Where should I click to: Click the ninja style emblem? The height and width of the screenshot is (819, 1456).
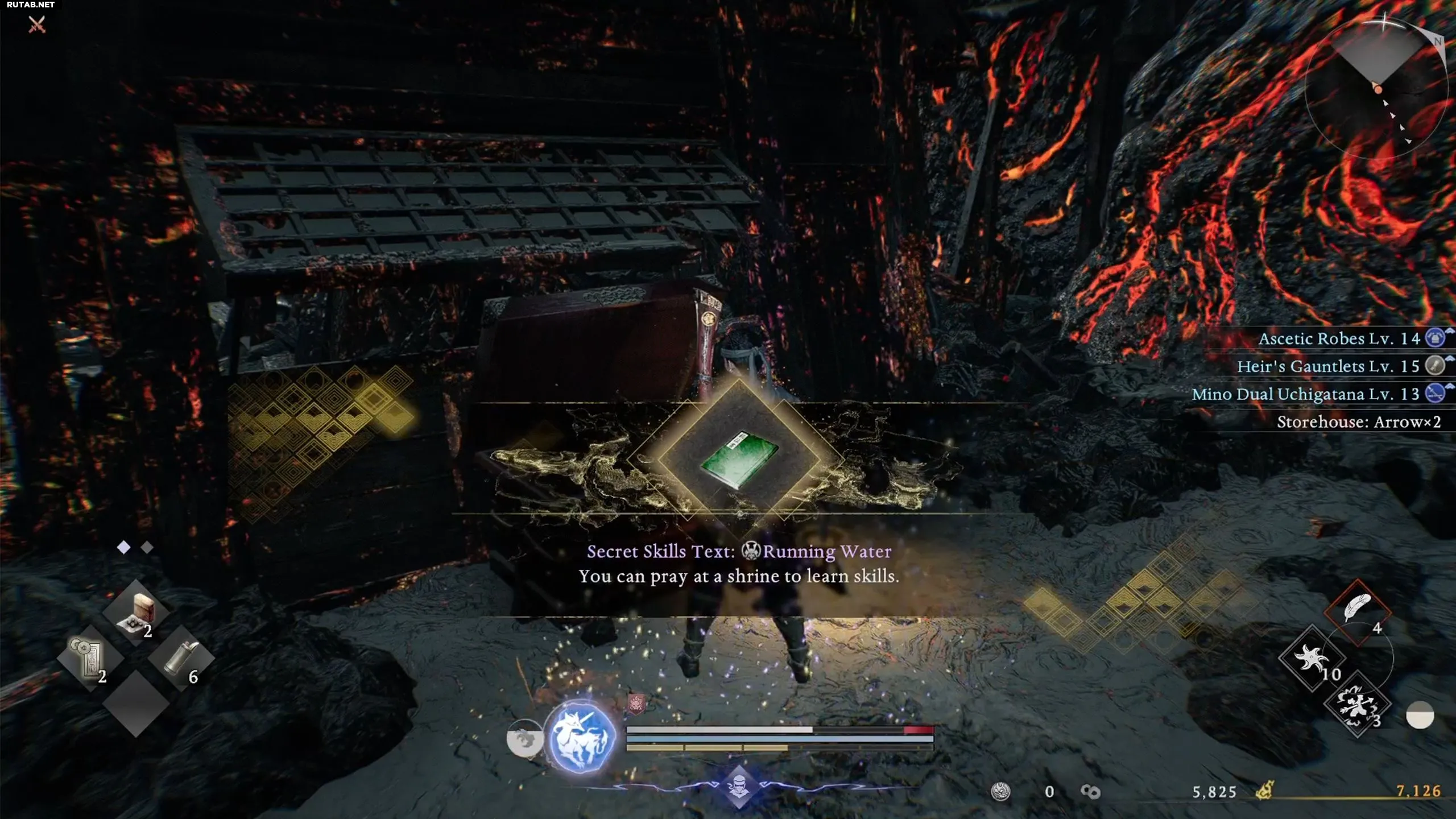[738, 787]
